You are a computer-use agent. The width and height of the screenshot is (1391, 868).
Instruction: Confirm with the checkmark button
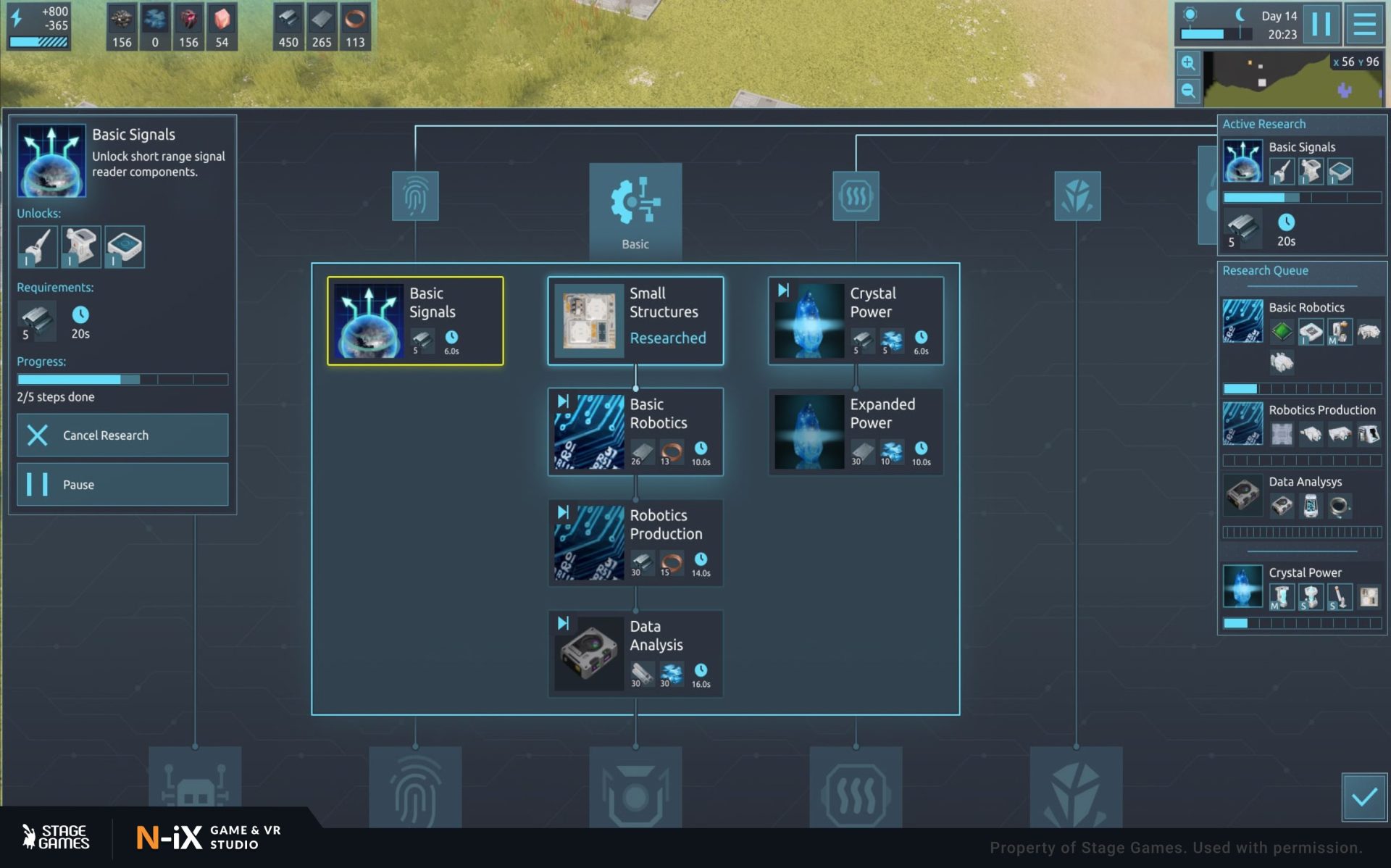tap(1364, 797)
